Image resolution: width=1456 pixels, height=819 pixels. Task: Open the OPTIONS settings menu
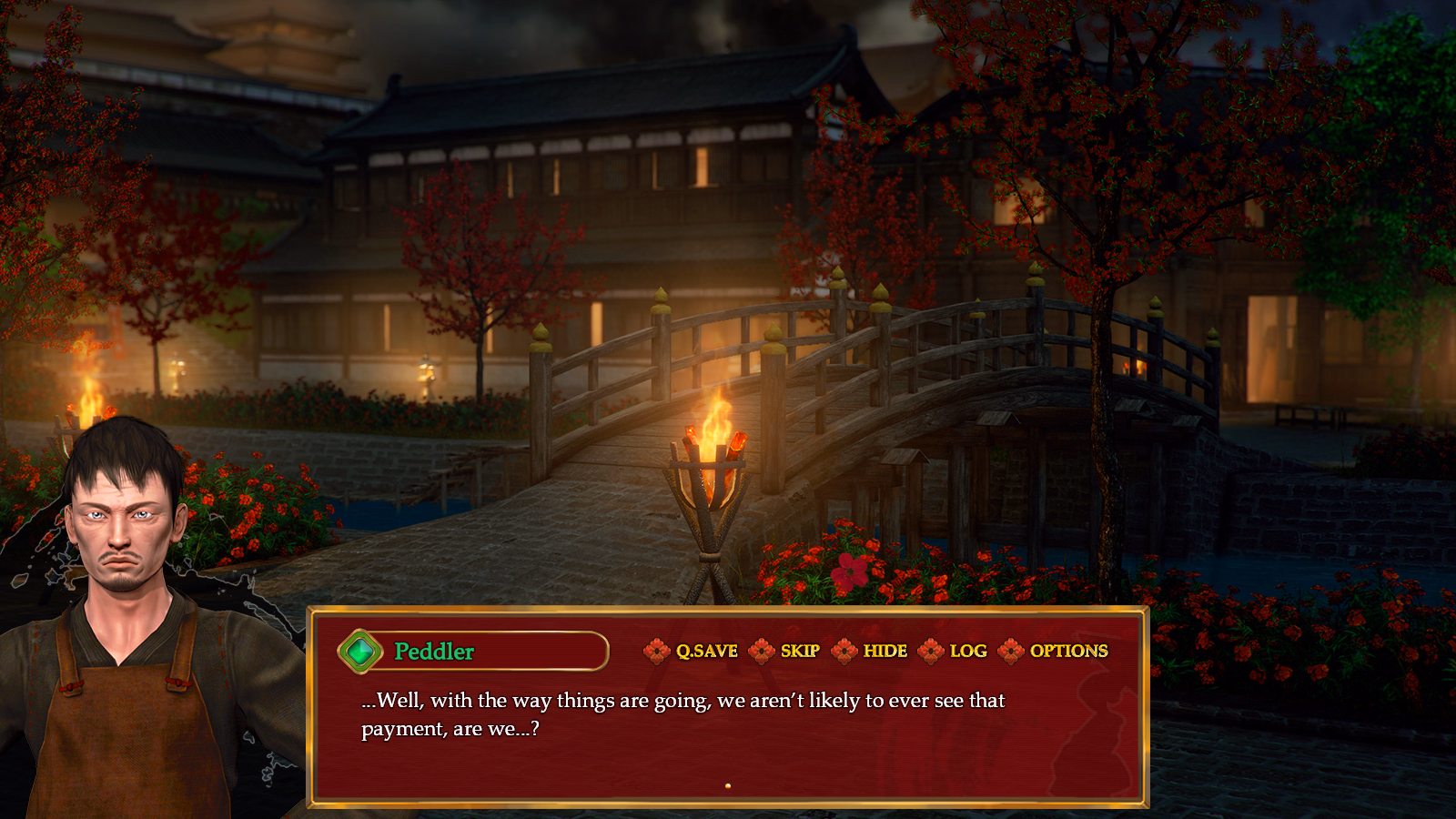[x=1068, y=652]
